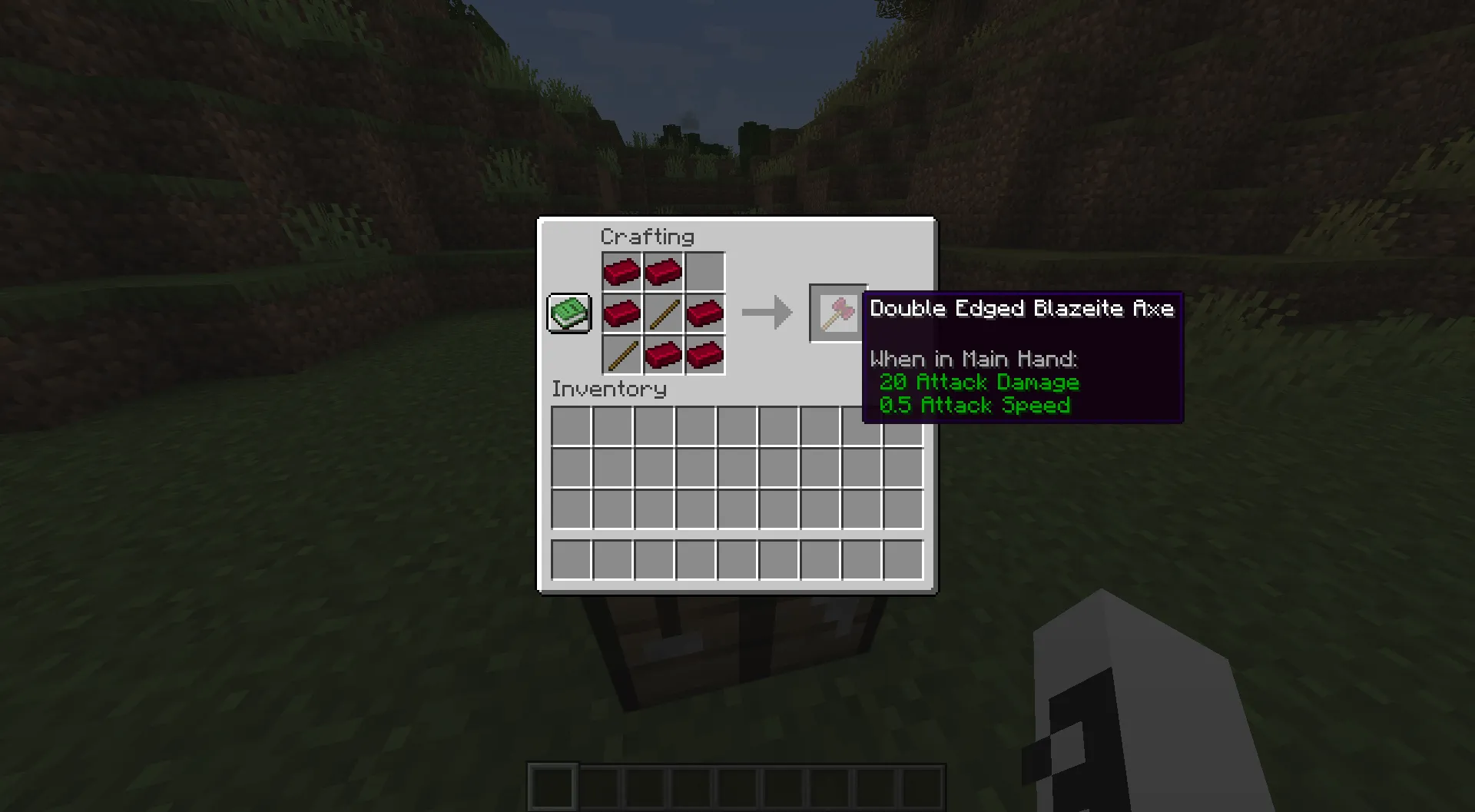Select the blazeite ingot in top-left crafting slot
This screenshot has width=1475, height=812.
[x=622, y=271]
